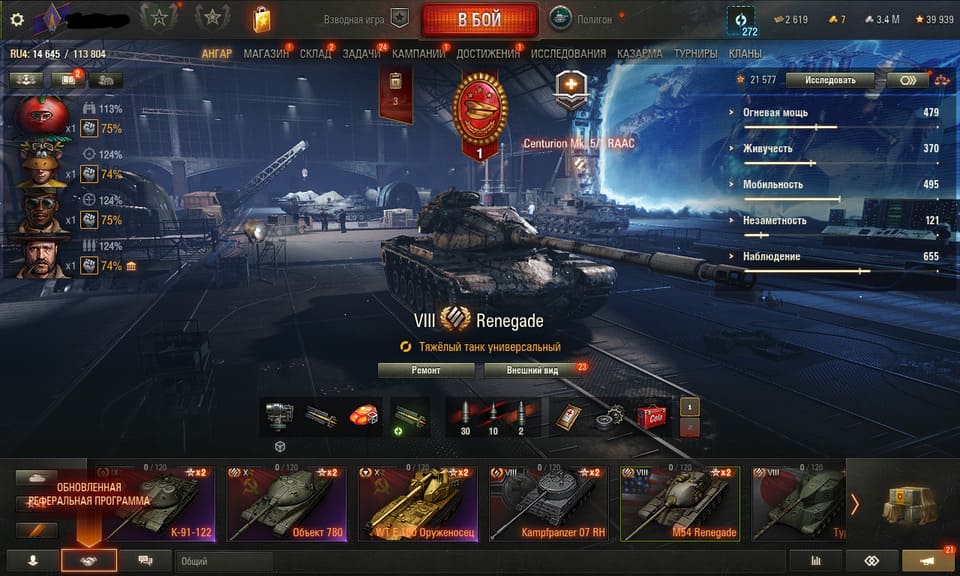Open the ТУРНИРЫ tournaments tab
The height and width of the screenshot is (576, 960).
click(x=695, y=53)
